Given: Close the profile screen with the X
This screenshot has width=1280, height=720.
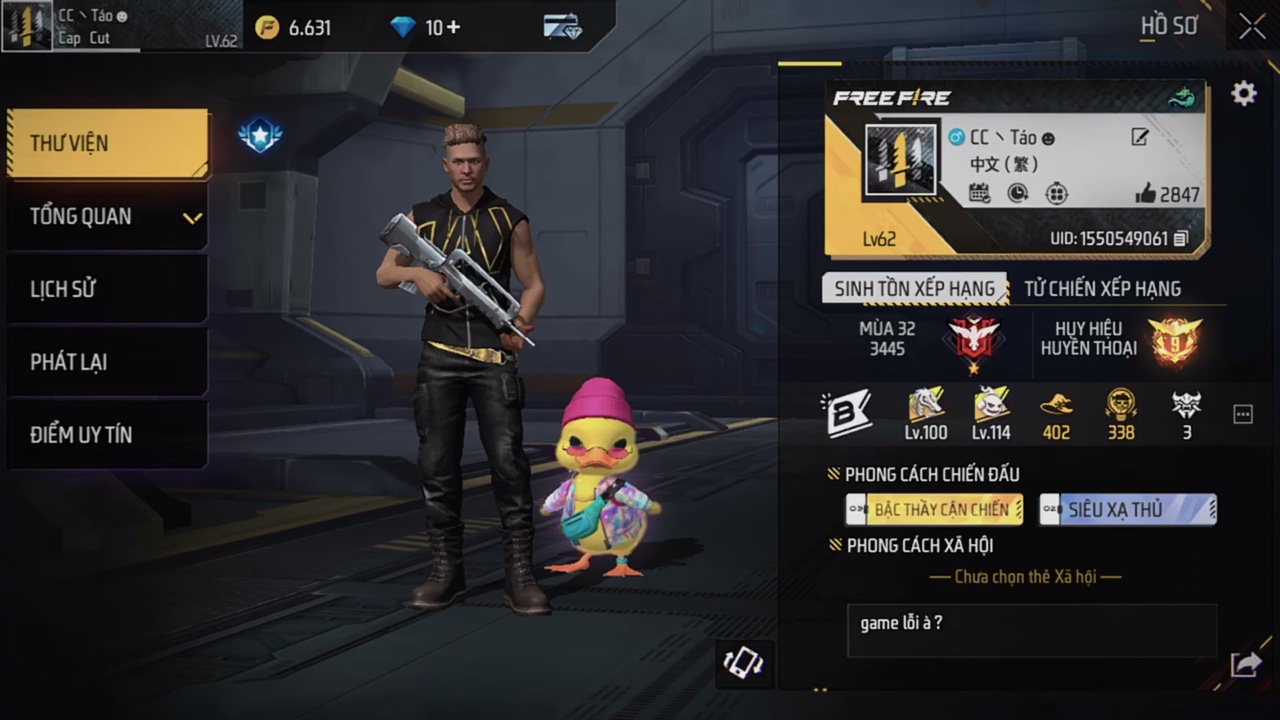Looking at the screenshot, I should click(x=1252, y=27).
